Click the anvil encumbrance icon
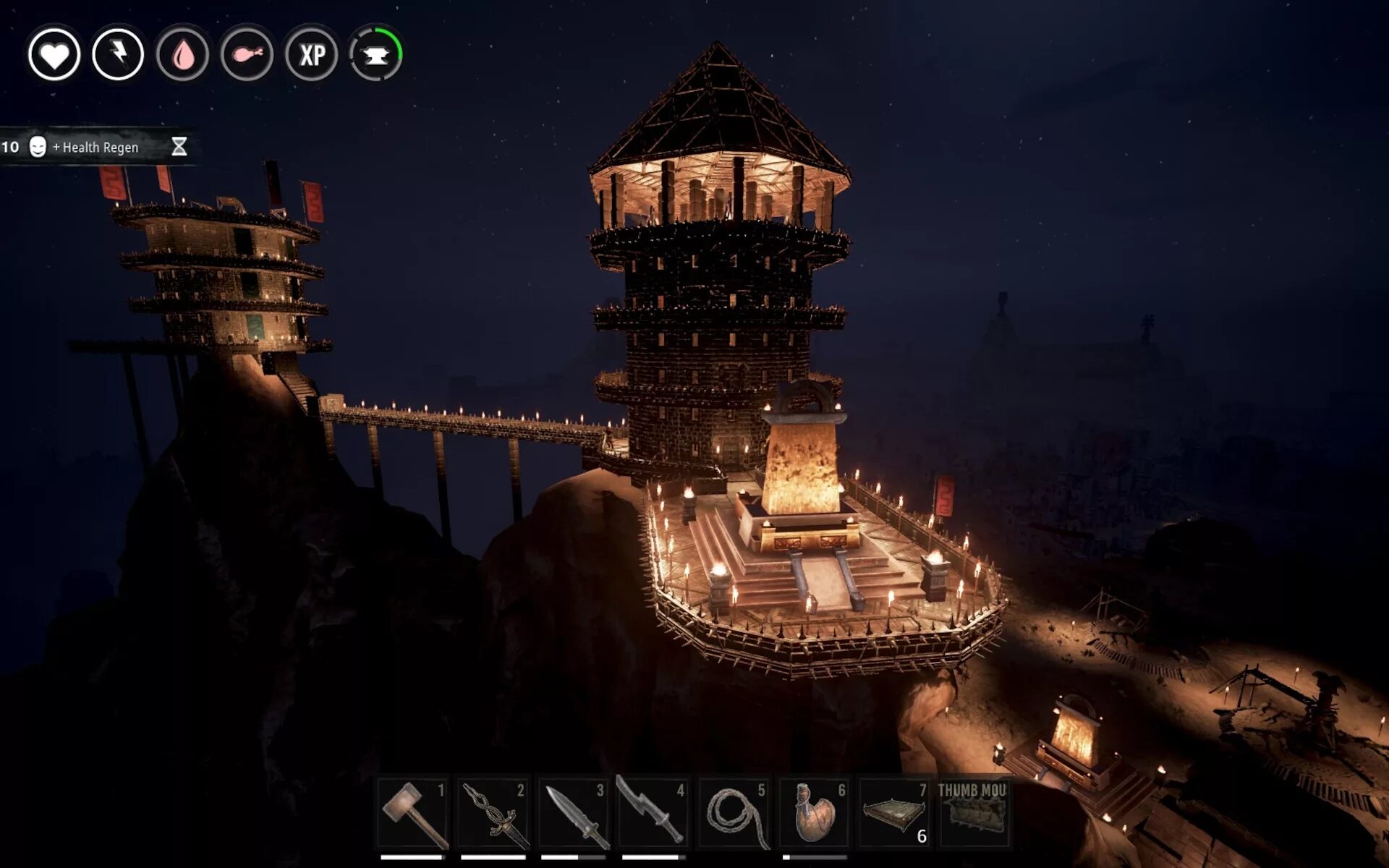The image size is (1389, 868). 376,54
